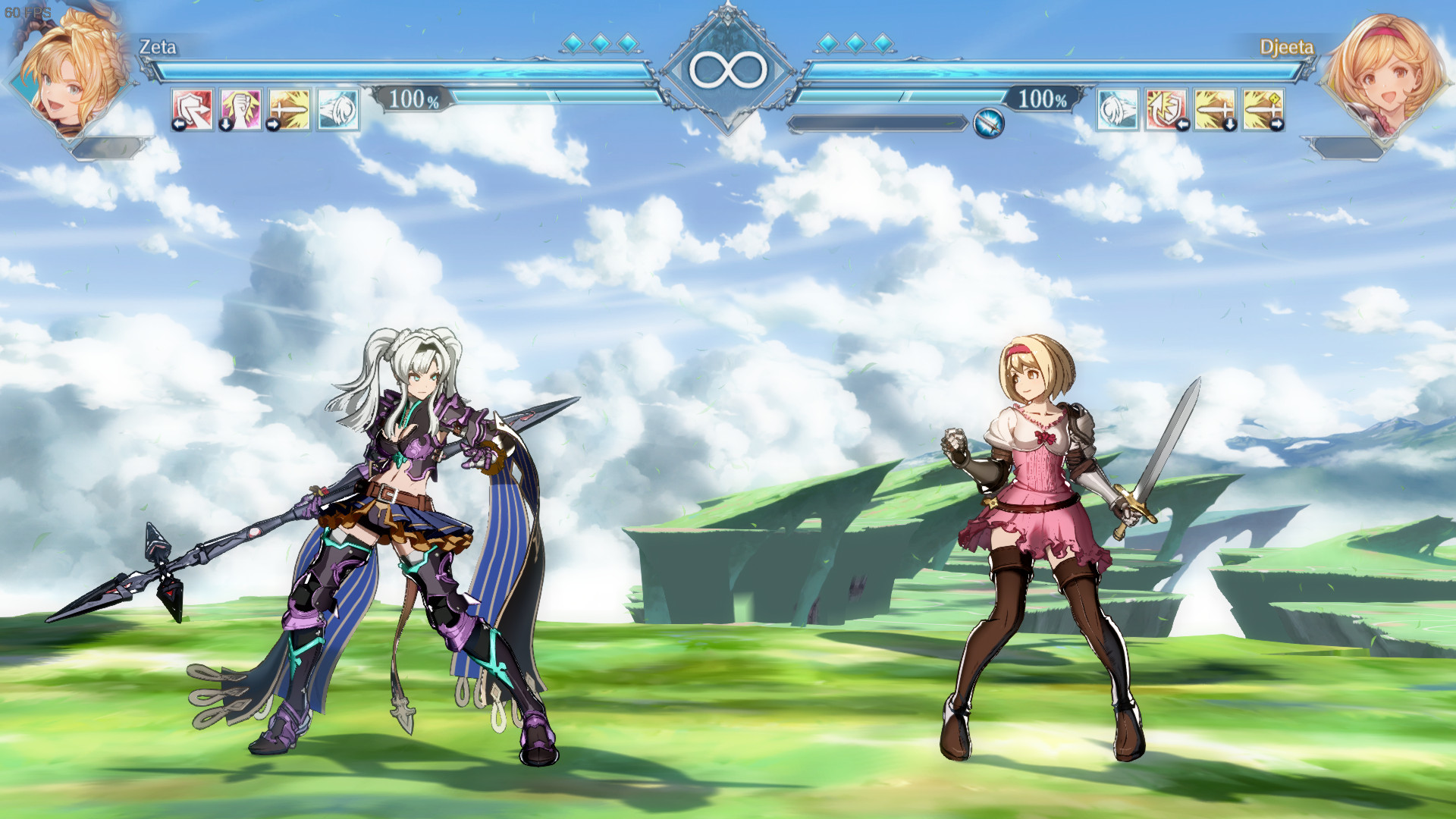Toggle the left arrow input on Zeta's shield skill

[179, 124]
